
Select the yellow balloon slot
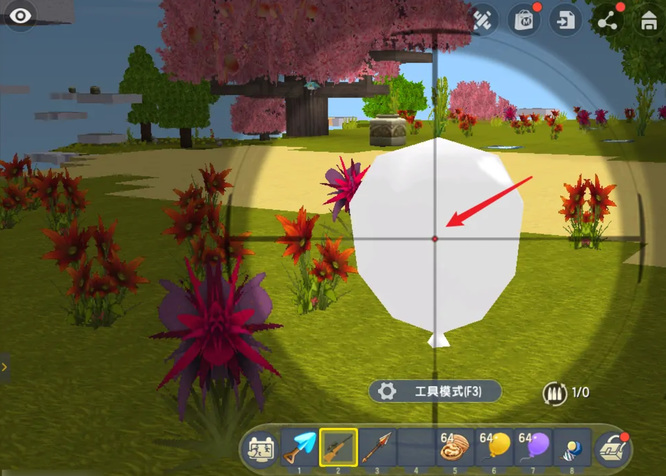click(x=494, y=448)
